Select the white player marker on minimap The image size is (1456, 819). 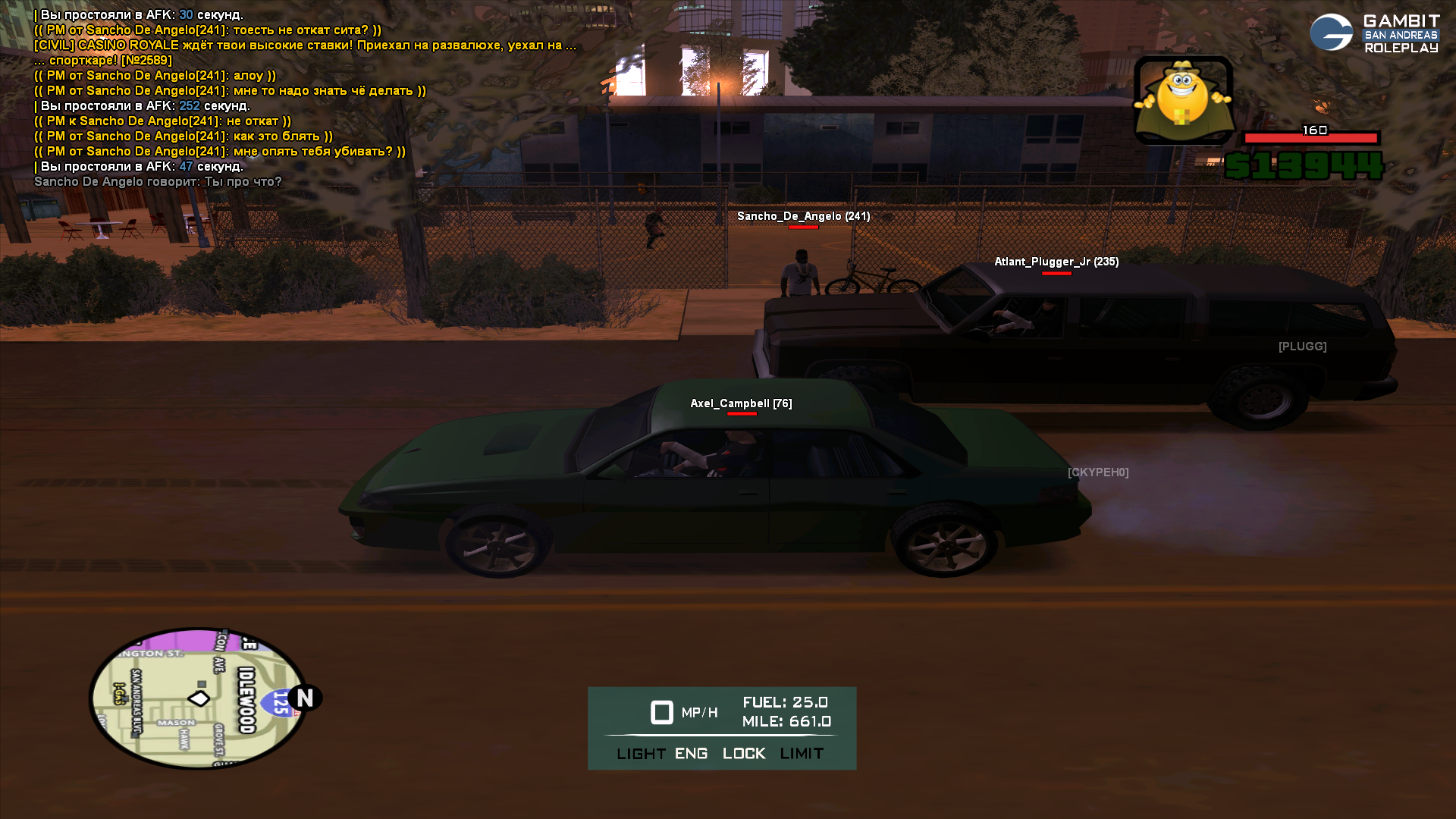click(199, 698)
